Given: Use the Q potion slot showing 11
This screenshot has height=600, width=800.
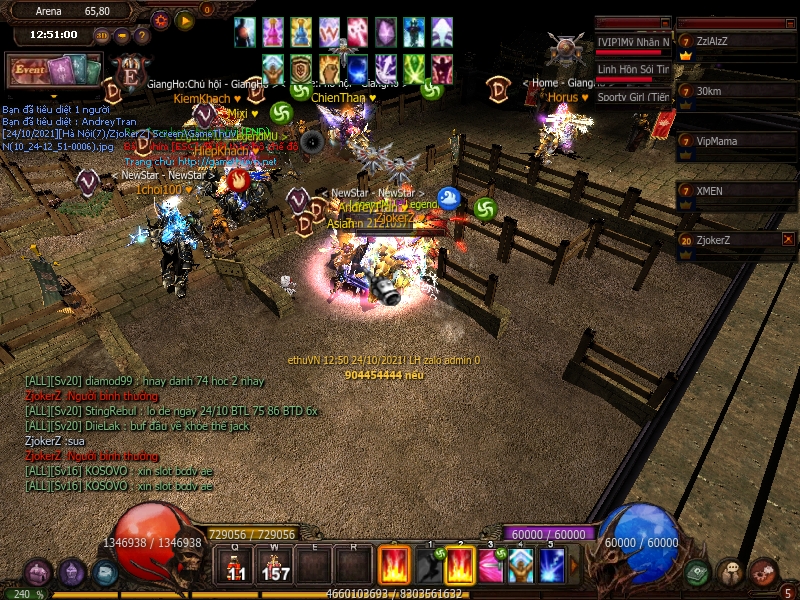Looking at the screenshot, I should click(x=236, y=566).
